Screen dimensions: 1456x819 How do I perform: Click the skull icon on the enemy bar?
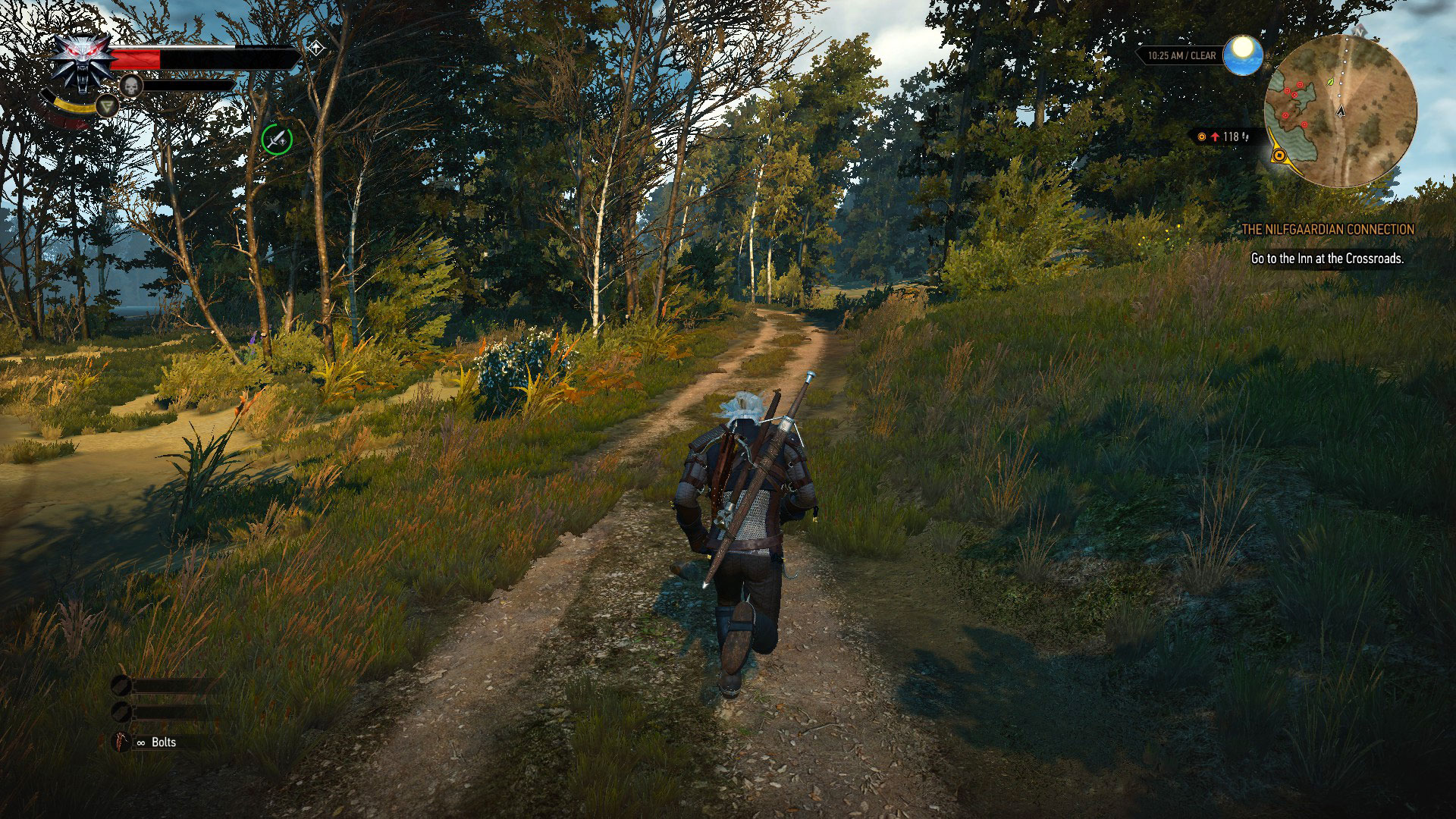(130, 86)
